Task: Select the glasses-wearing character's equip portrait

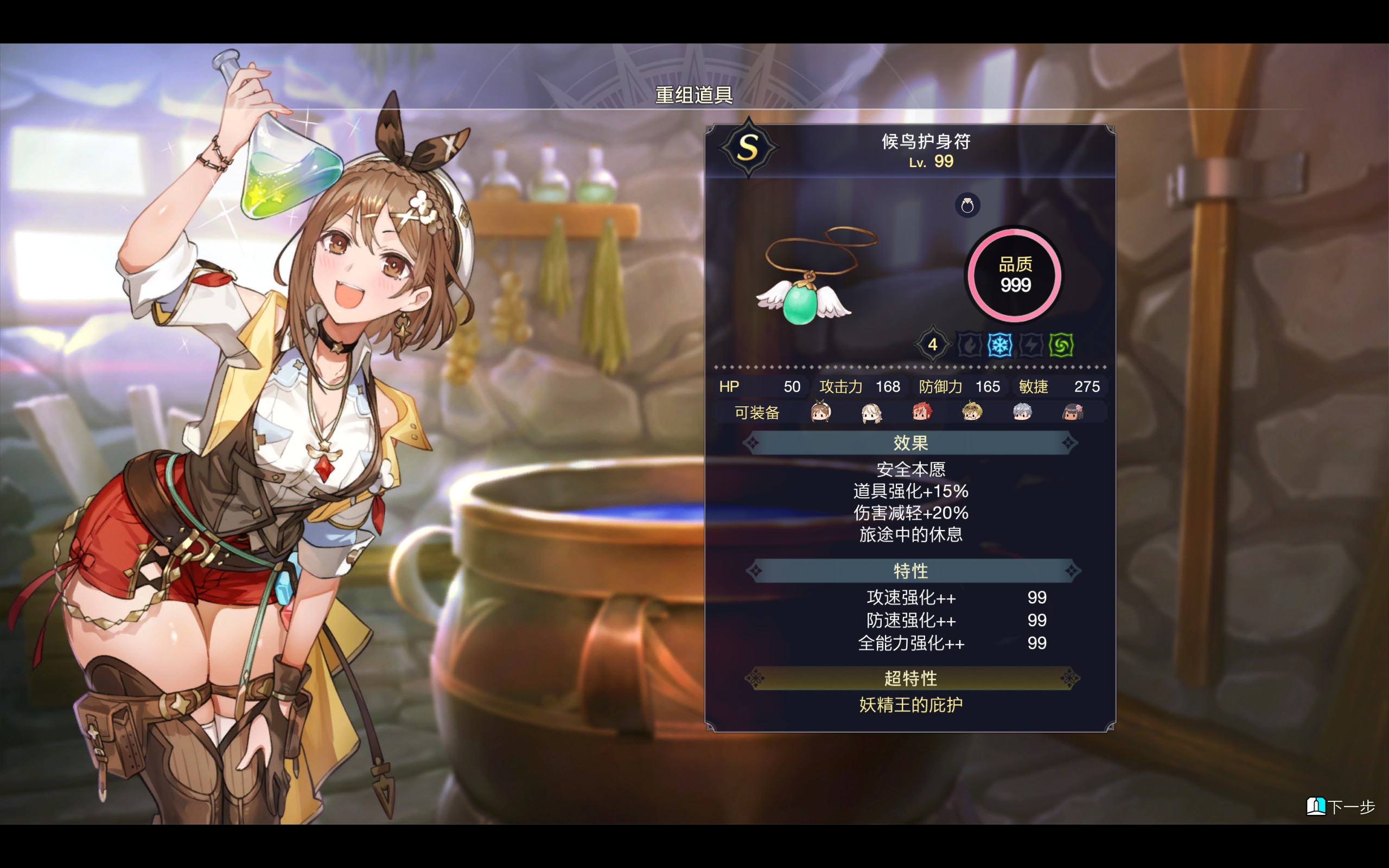Action: coord(972,412)
